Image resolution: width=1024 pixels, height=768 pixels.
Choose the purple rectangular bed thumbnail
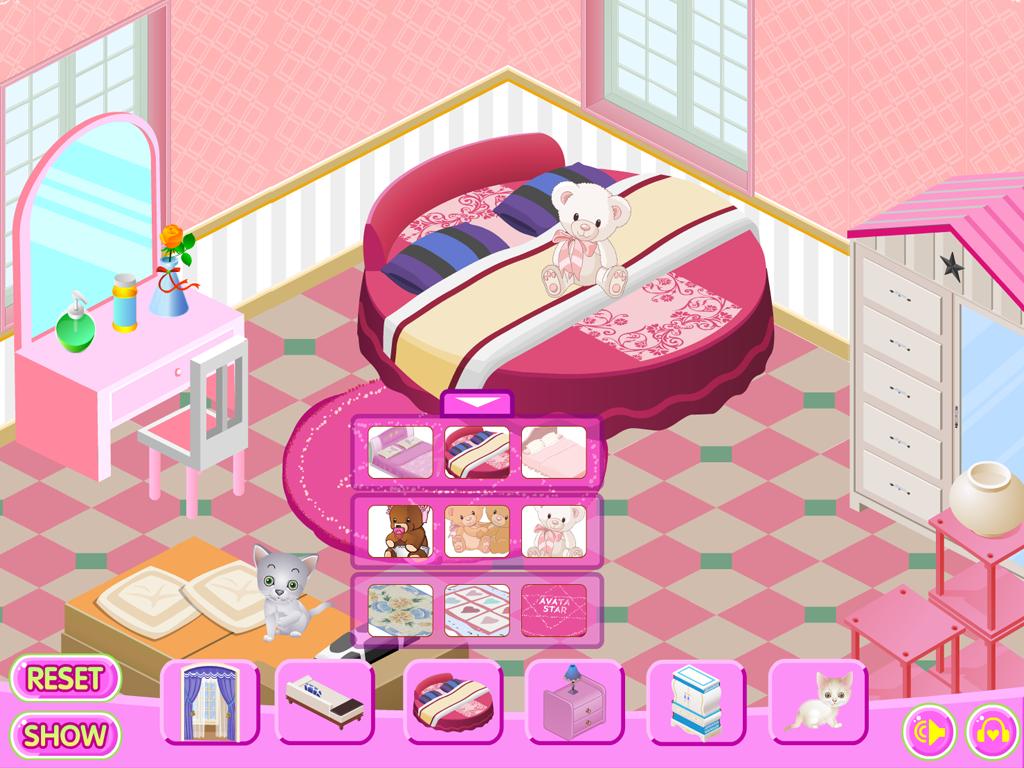pos(400,452)
